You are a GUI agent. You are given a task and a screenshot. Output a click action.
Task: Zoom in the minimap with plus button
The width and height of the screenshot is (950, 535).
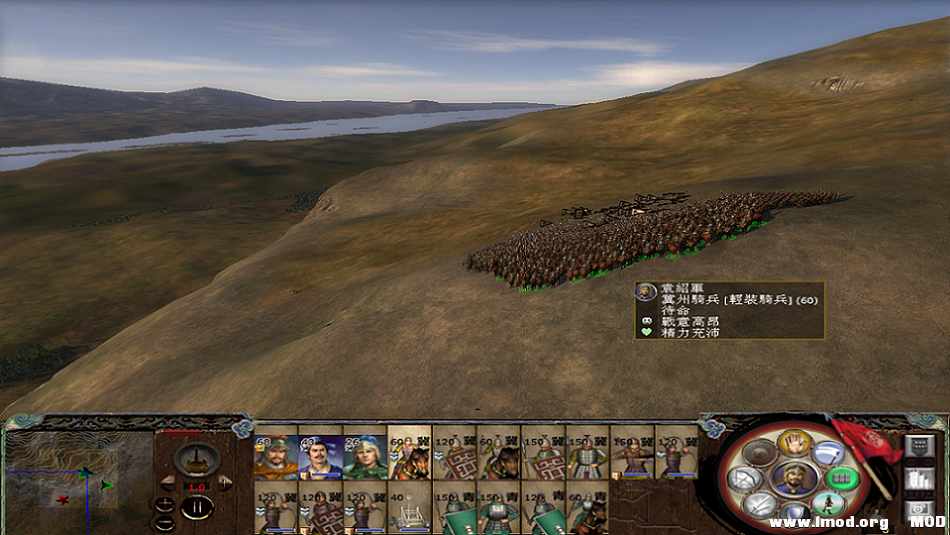click(163, 504)
